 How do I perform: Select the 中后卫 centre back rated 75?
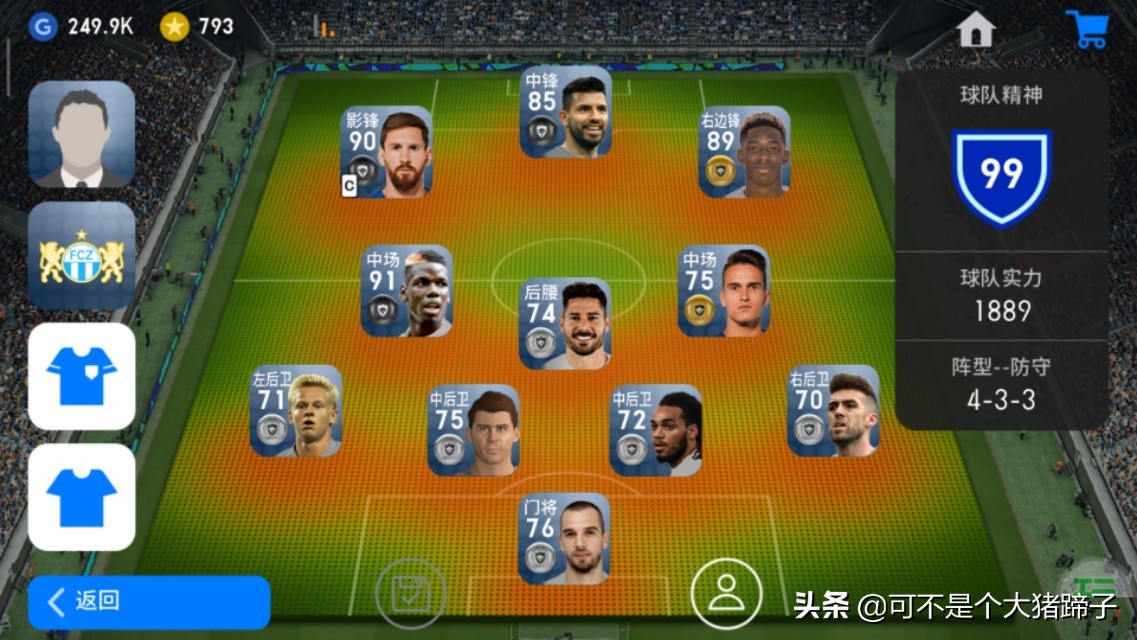click(474, 430)
